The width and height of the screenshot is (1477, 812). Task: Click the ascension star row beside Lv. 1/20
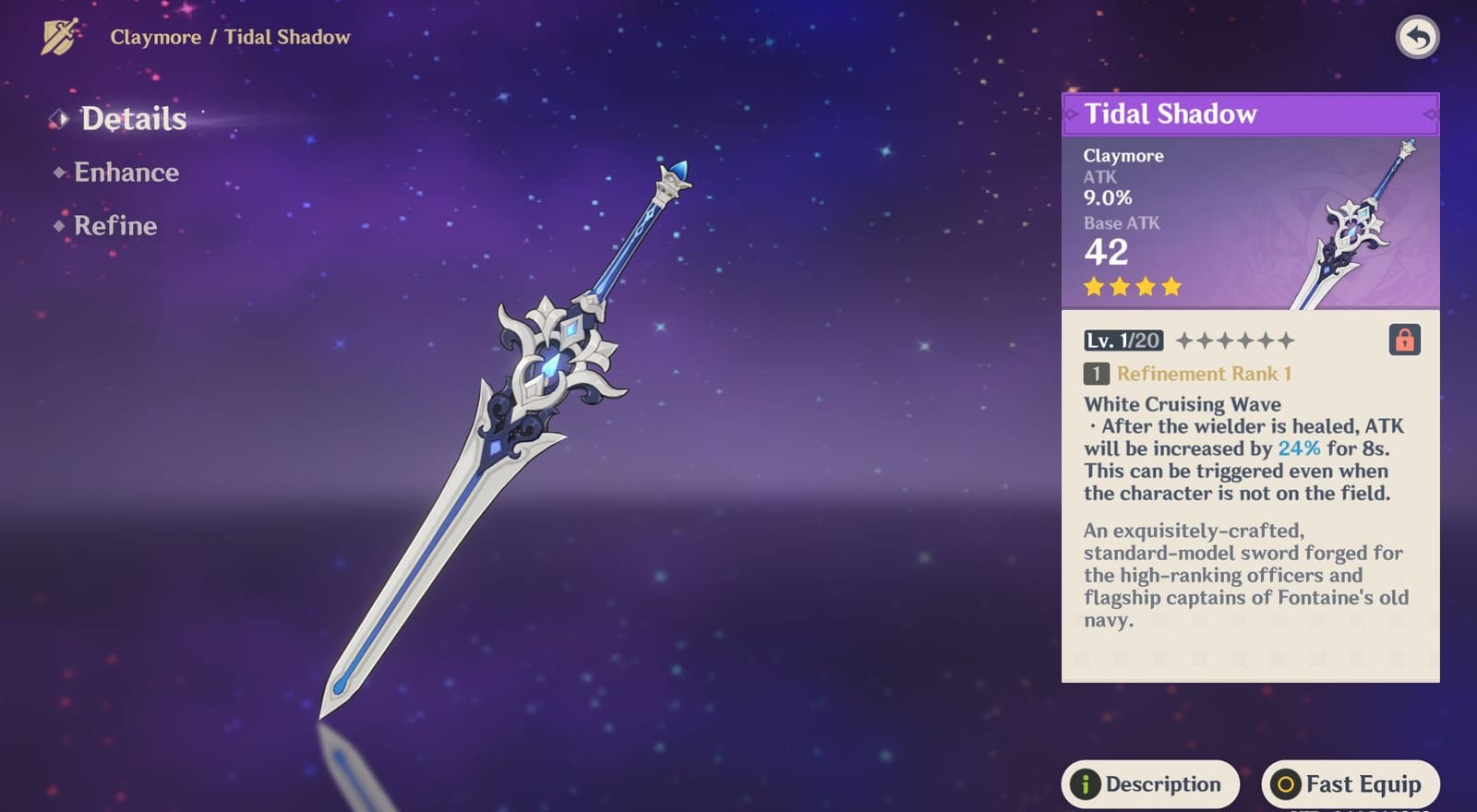(x=1234, y=340)
